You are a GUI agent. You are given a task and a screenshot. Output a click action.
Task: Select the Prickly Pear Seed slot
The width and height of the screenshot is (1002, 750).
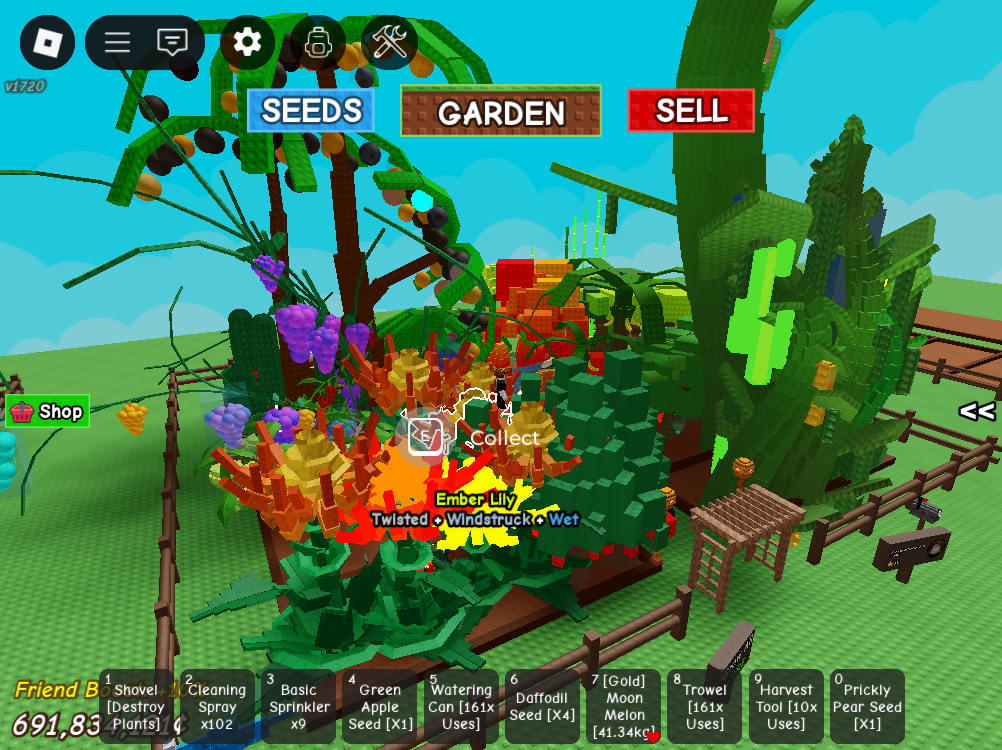coord(867,707)
